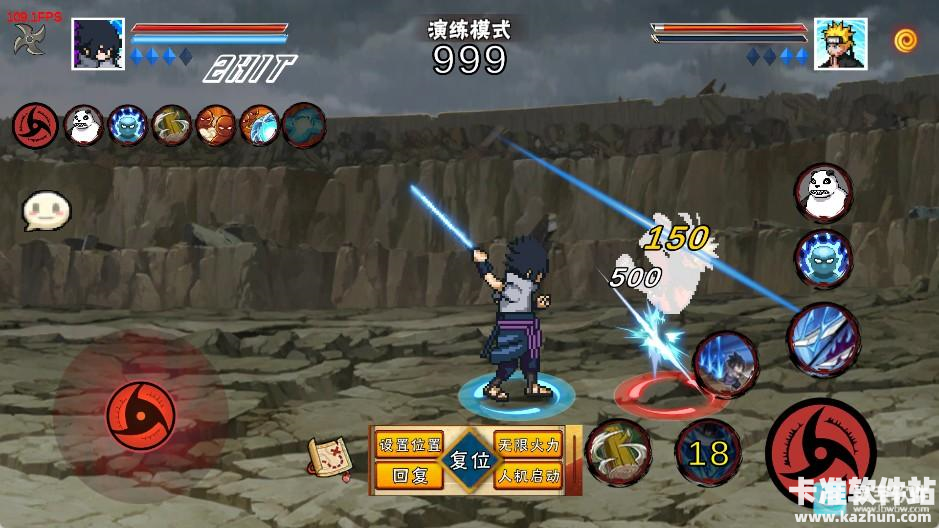Hit the 复位 reset diamond button
The height and width of the screenshot is (528, 939).
pos(468,461)
